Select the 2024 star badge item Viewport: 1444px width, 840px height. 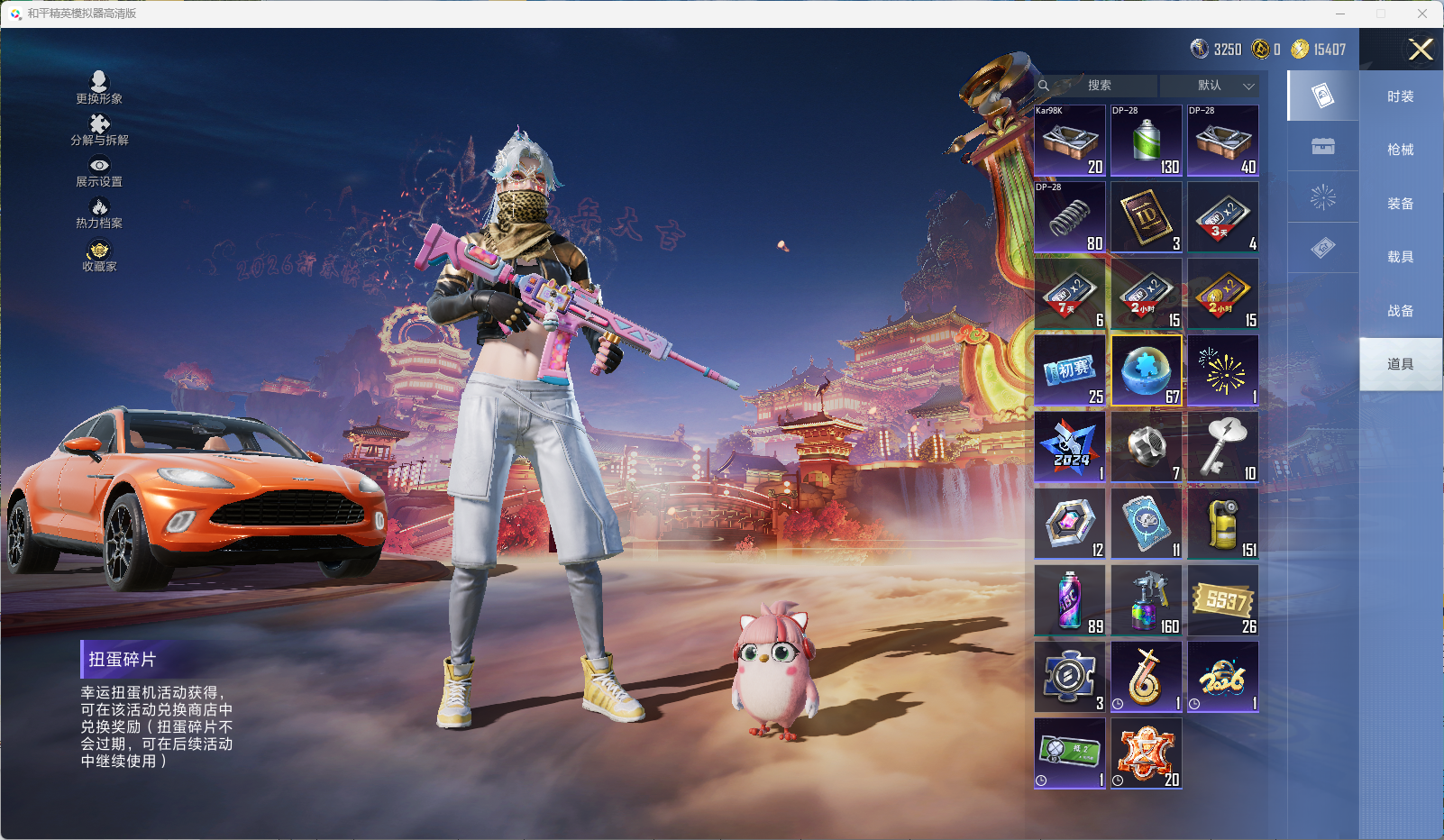1070,447
